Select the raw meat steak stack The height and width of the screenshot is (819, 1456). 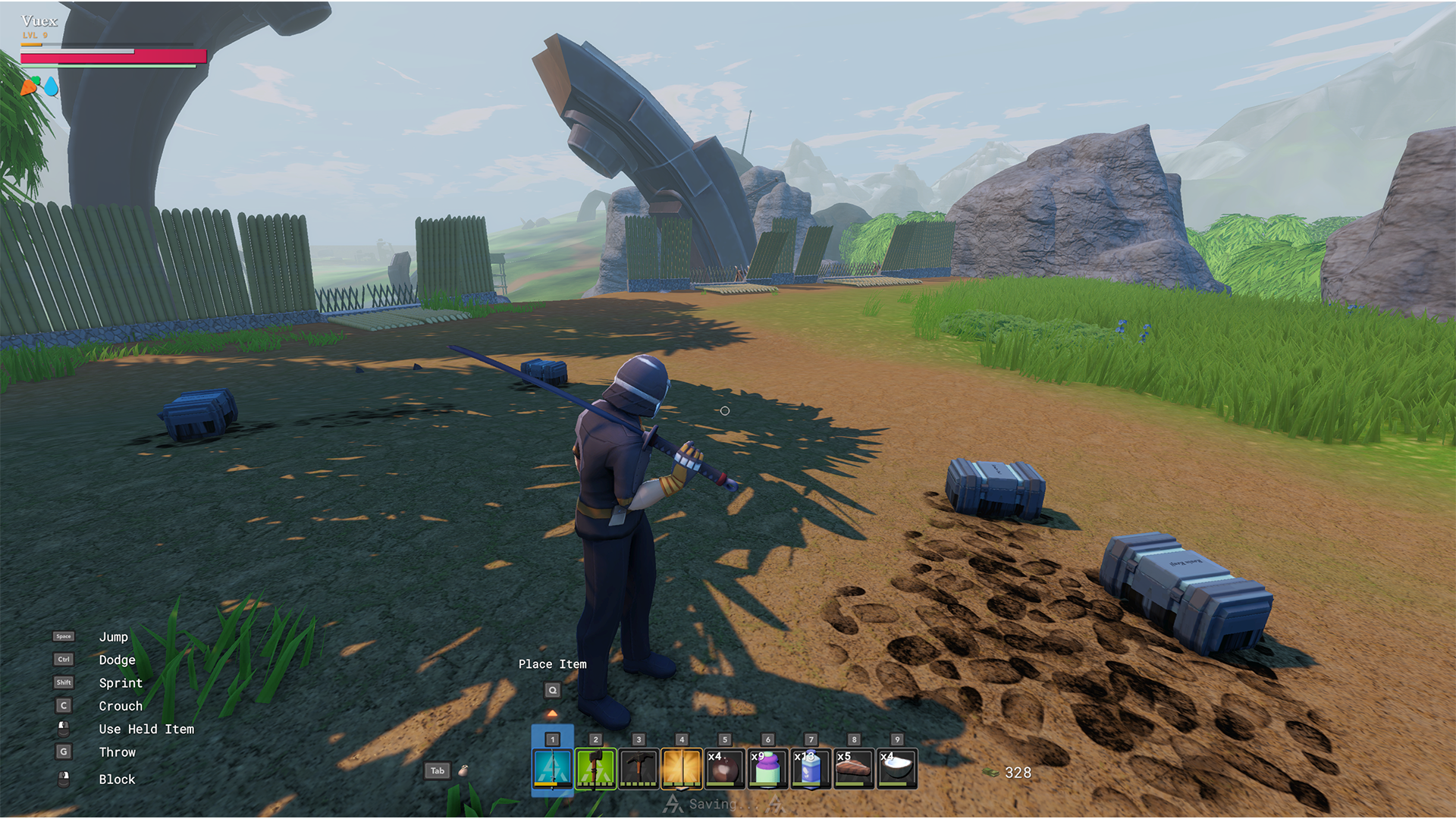point(854,768)
